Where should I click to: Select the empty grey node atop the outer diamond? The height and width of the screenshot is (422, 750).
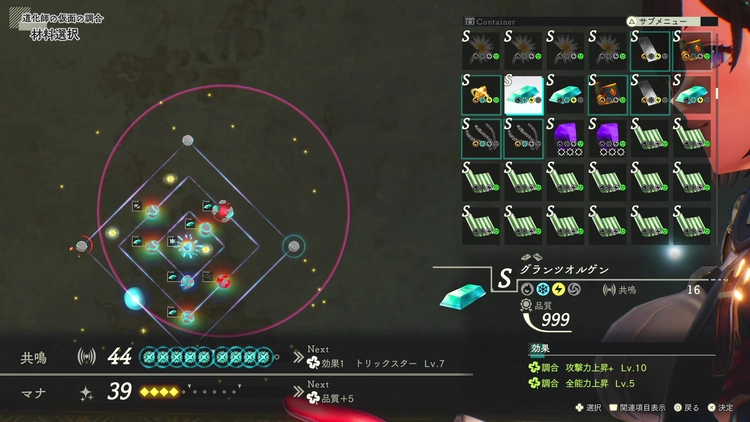pos(188,141)
